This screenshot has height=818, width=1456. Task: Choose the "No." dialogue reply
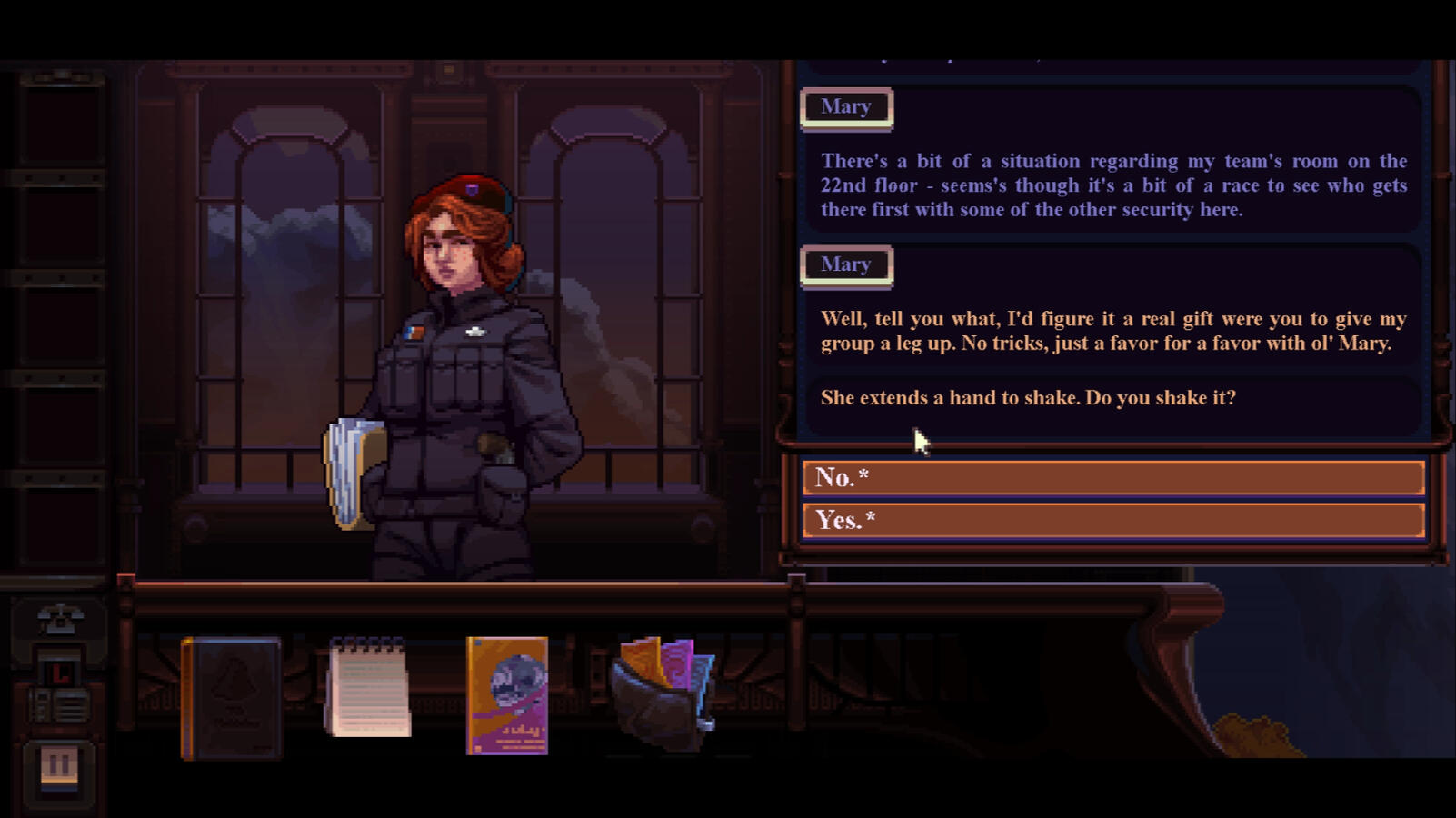tap(1112, 477)
